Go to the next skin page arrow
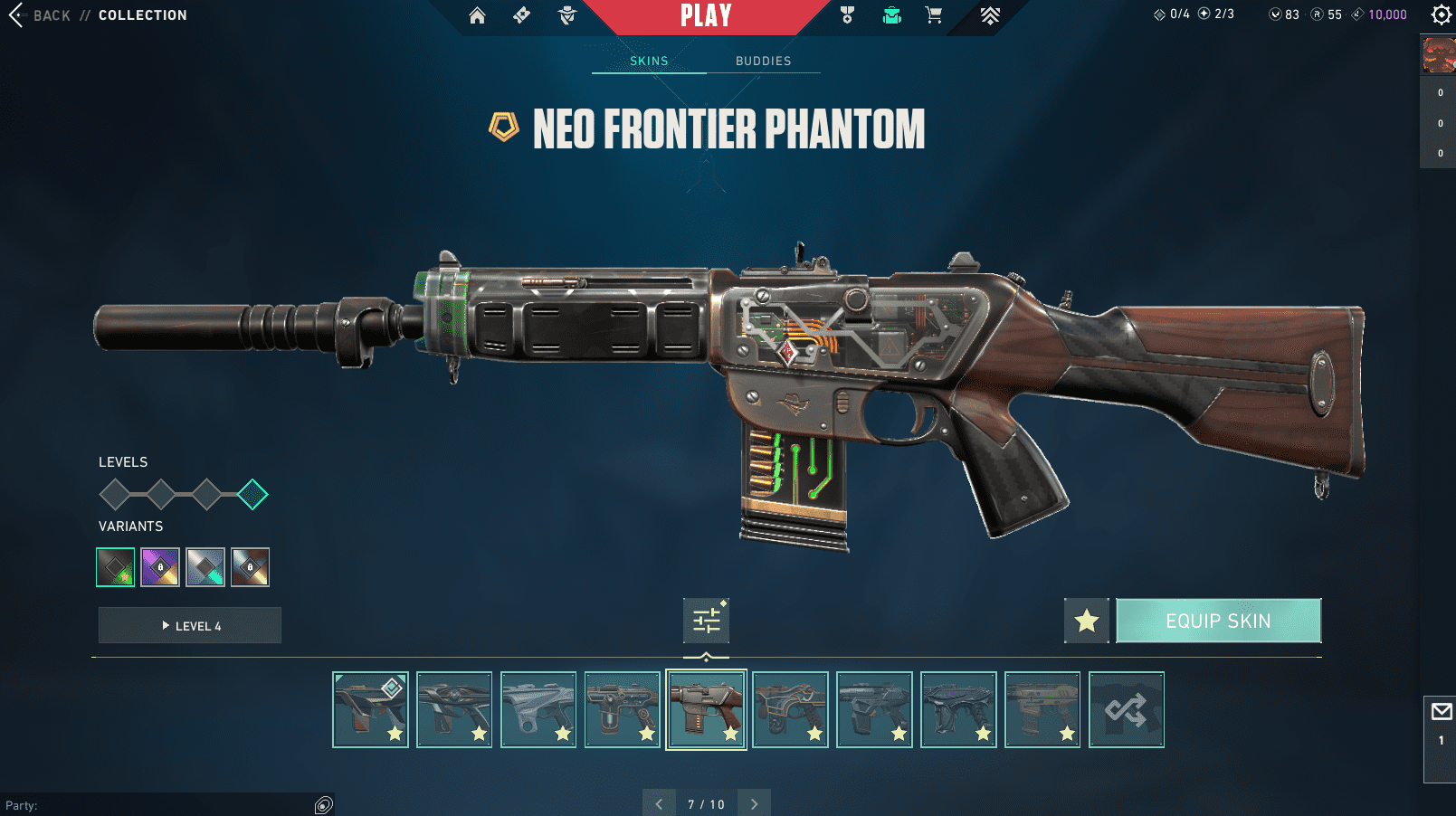The image size is (1456, 816). click(754, 803)
